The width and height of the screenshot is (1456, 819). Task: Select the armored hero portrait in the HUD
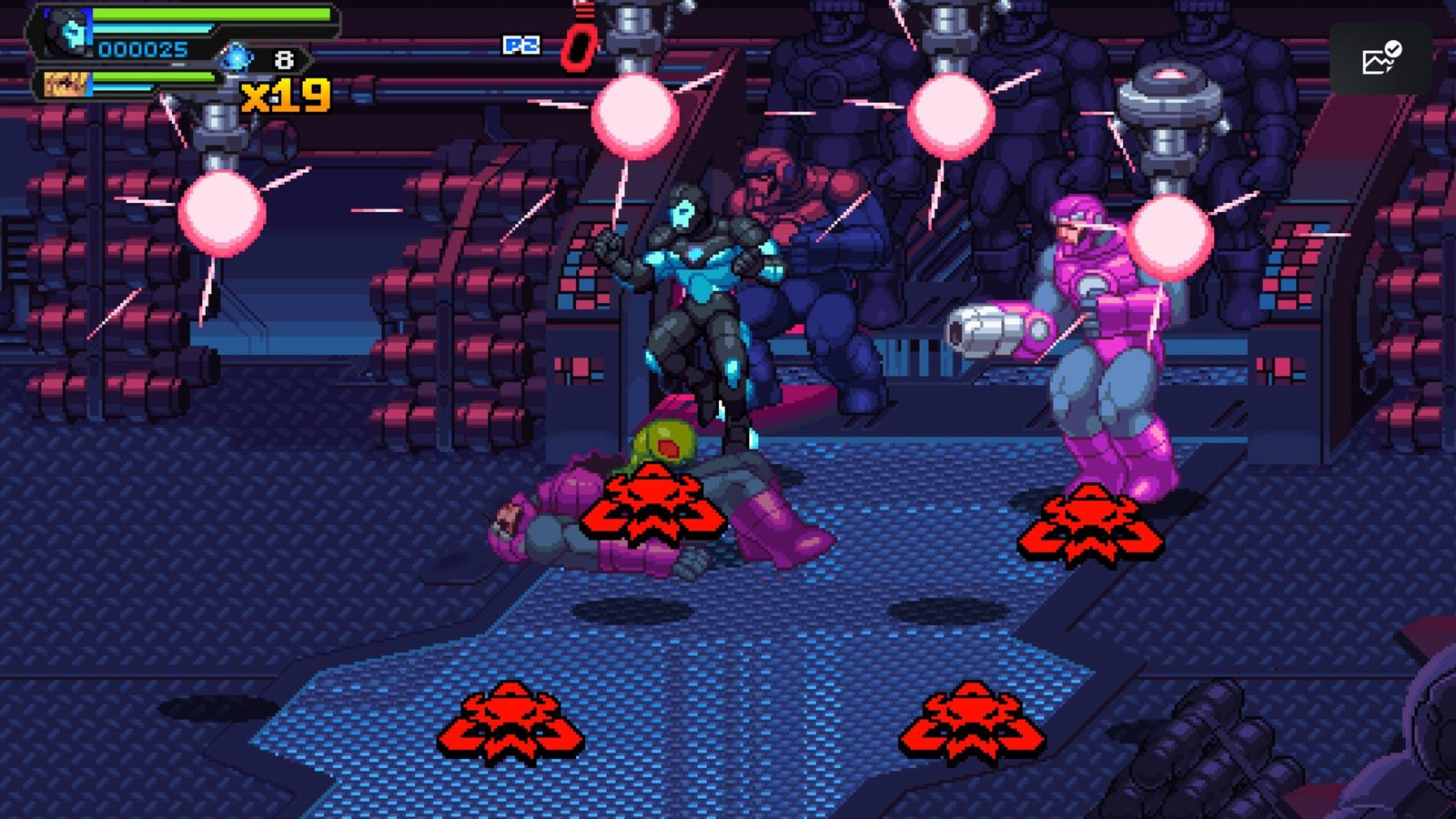(x=69, y=33)
